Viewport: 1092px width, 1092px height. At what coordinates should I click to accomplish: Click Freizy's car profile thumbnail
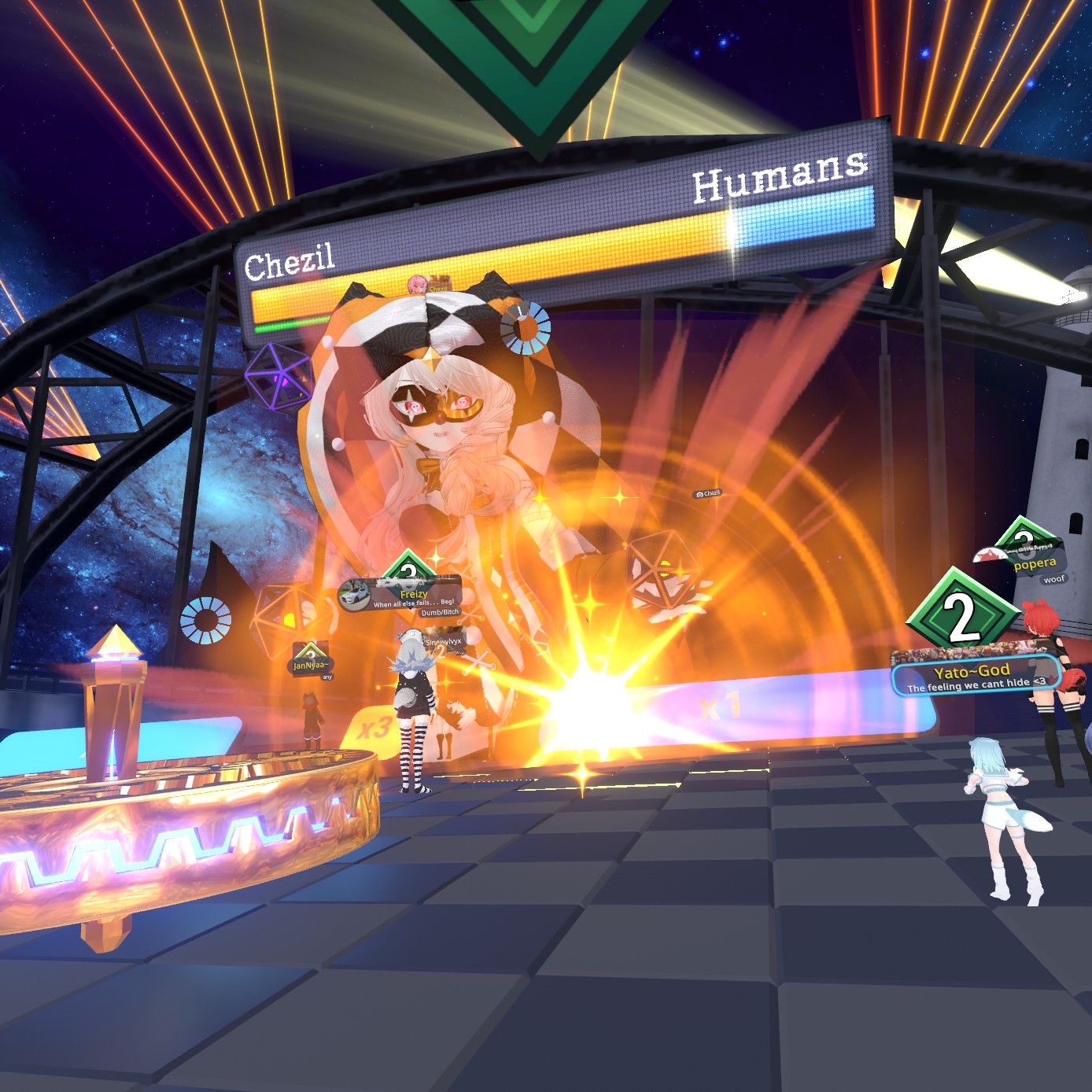(x=355, y=596)
